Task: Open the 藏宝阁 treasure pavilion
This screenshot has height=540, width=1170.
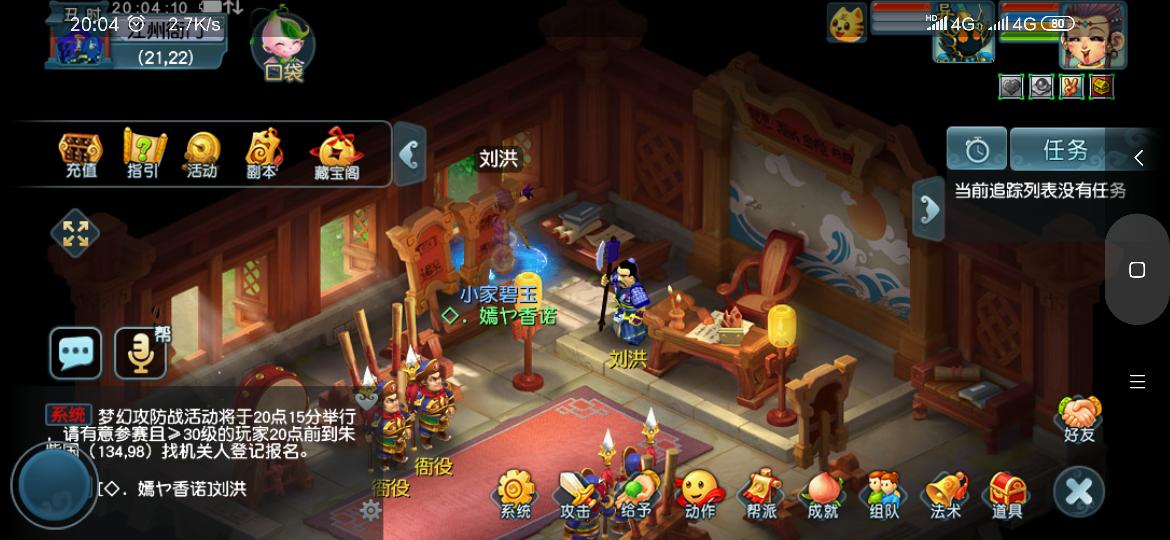Action: 335,153
